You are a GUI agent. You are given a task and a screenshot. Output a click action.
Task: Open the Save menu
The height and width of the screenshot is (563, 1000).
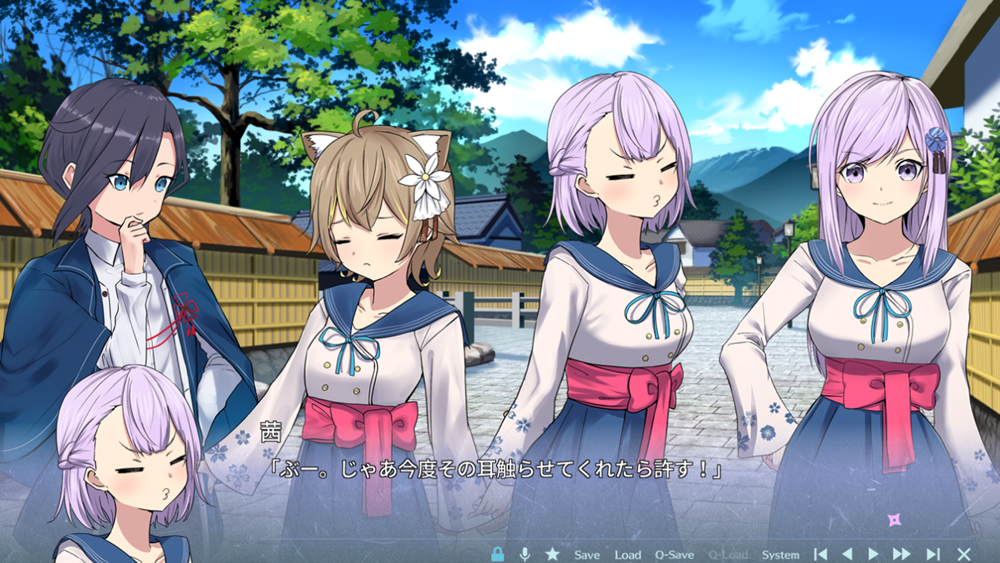pyautogui.click(x=587, y=554)
